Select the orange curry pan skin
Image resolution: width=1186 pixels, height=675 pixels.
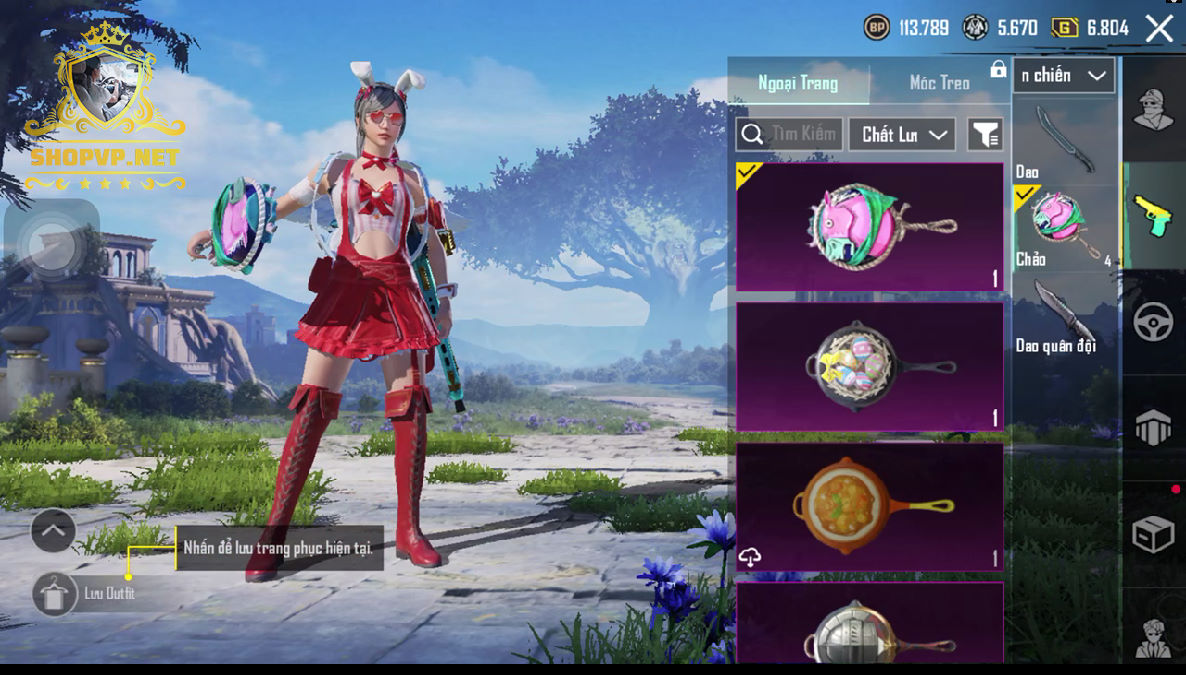[869, 507]
